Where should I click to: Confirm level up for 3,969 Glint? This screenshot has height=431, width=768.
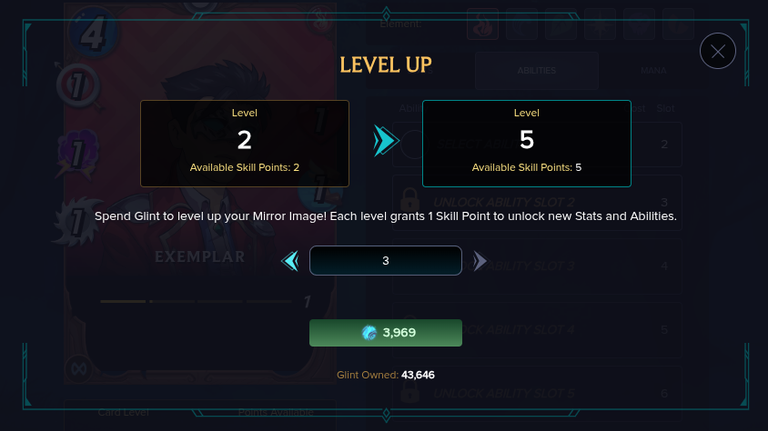[x=385, y=333]
